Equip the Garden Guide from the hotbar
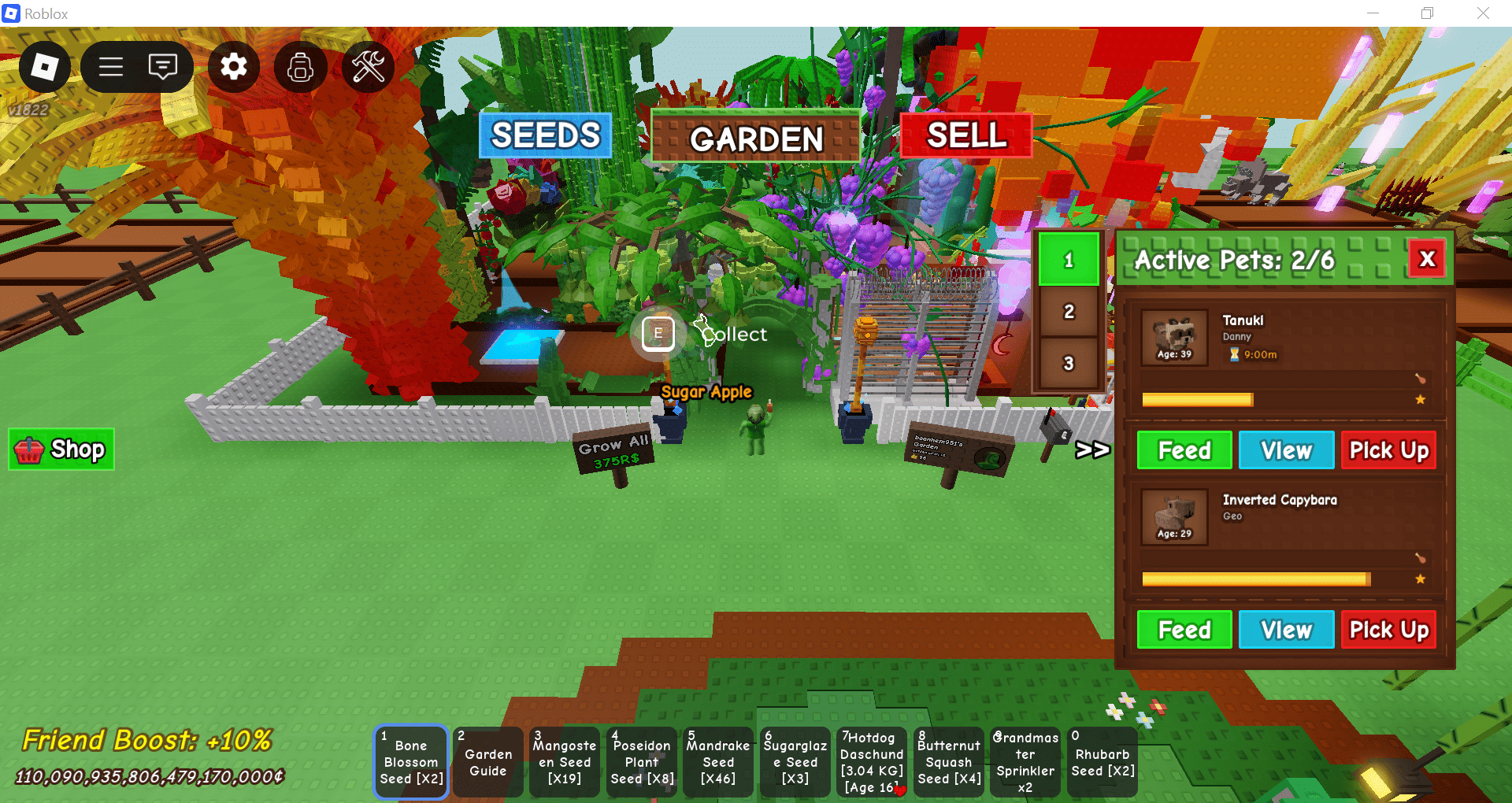Image resolution: width=1512 pixels, height=803 pixels. click(x=488, y=762)
